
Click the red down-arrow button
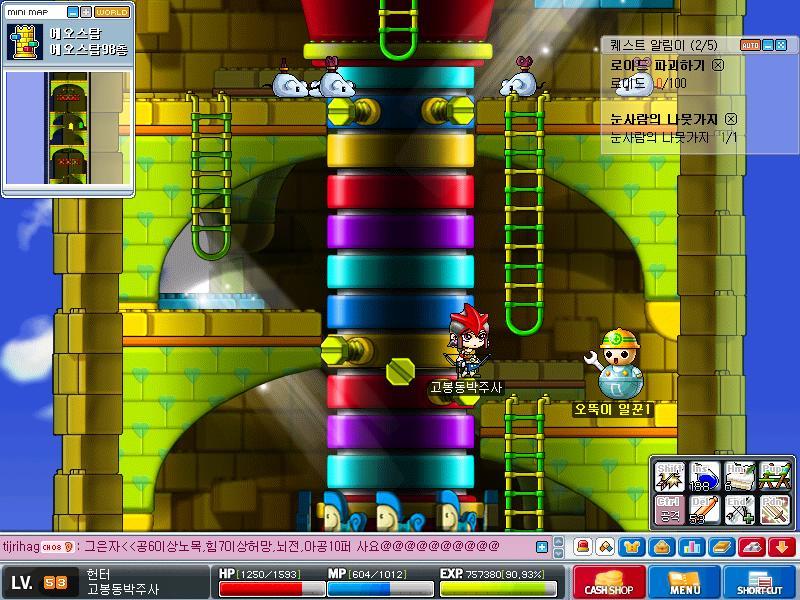782,547
